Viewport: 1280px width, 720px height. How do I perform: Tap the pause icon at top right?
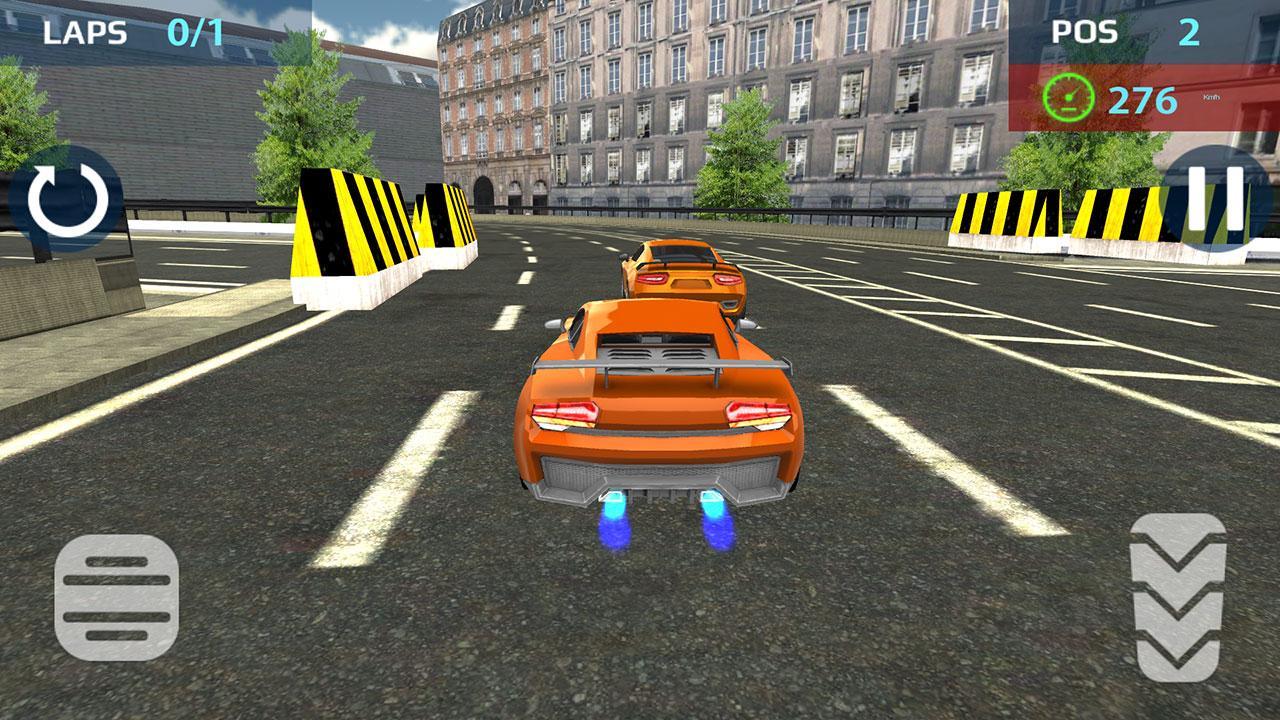click(x=1213, y=201)
